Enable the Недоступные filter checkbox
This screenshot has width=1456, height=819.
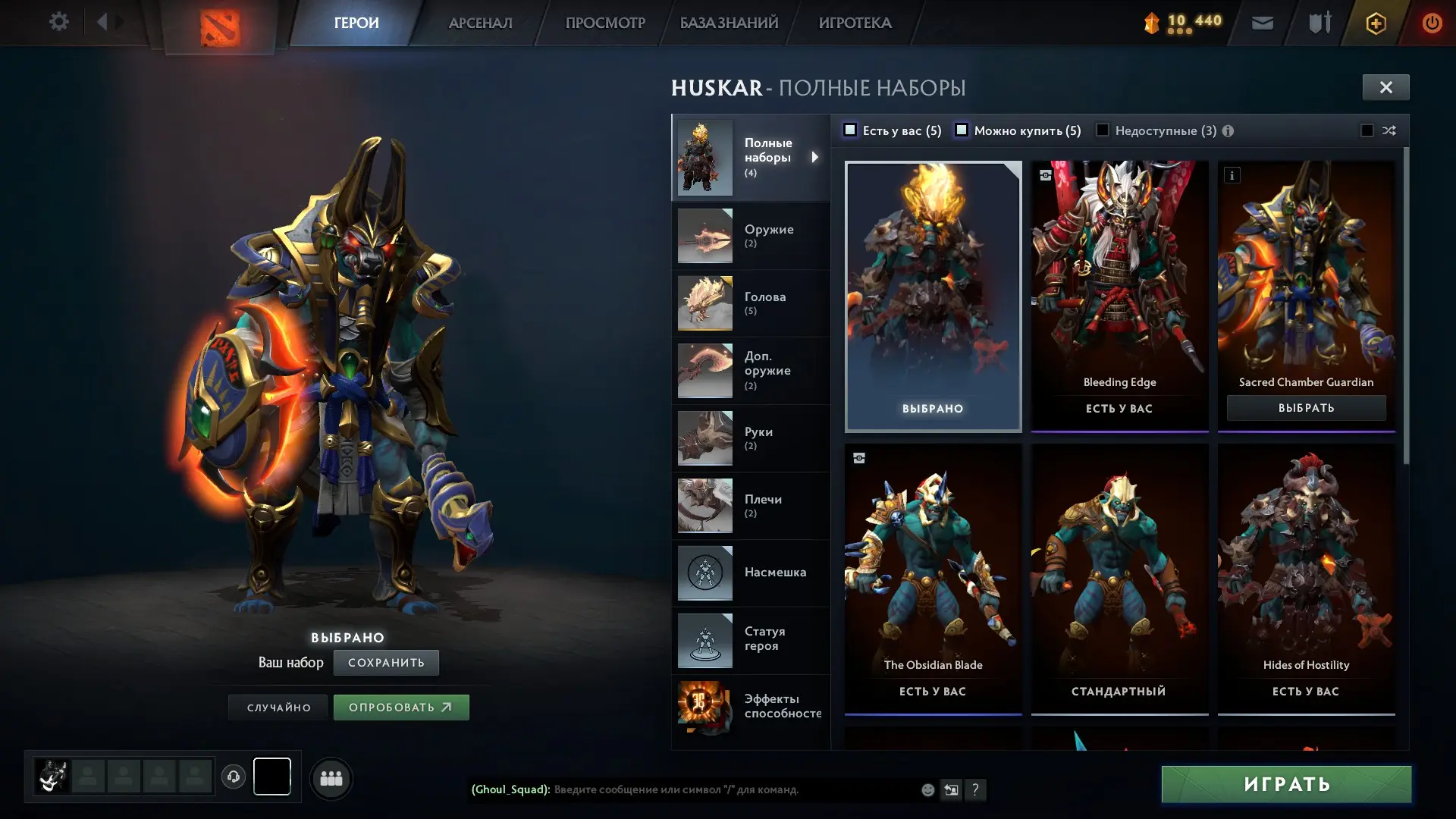pyautogui.click(x=1103, y=130)
